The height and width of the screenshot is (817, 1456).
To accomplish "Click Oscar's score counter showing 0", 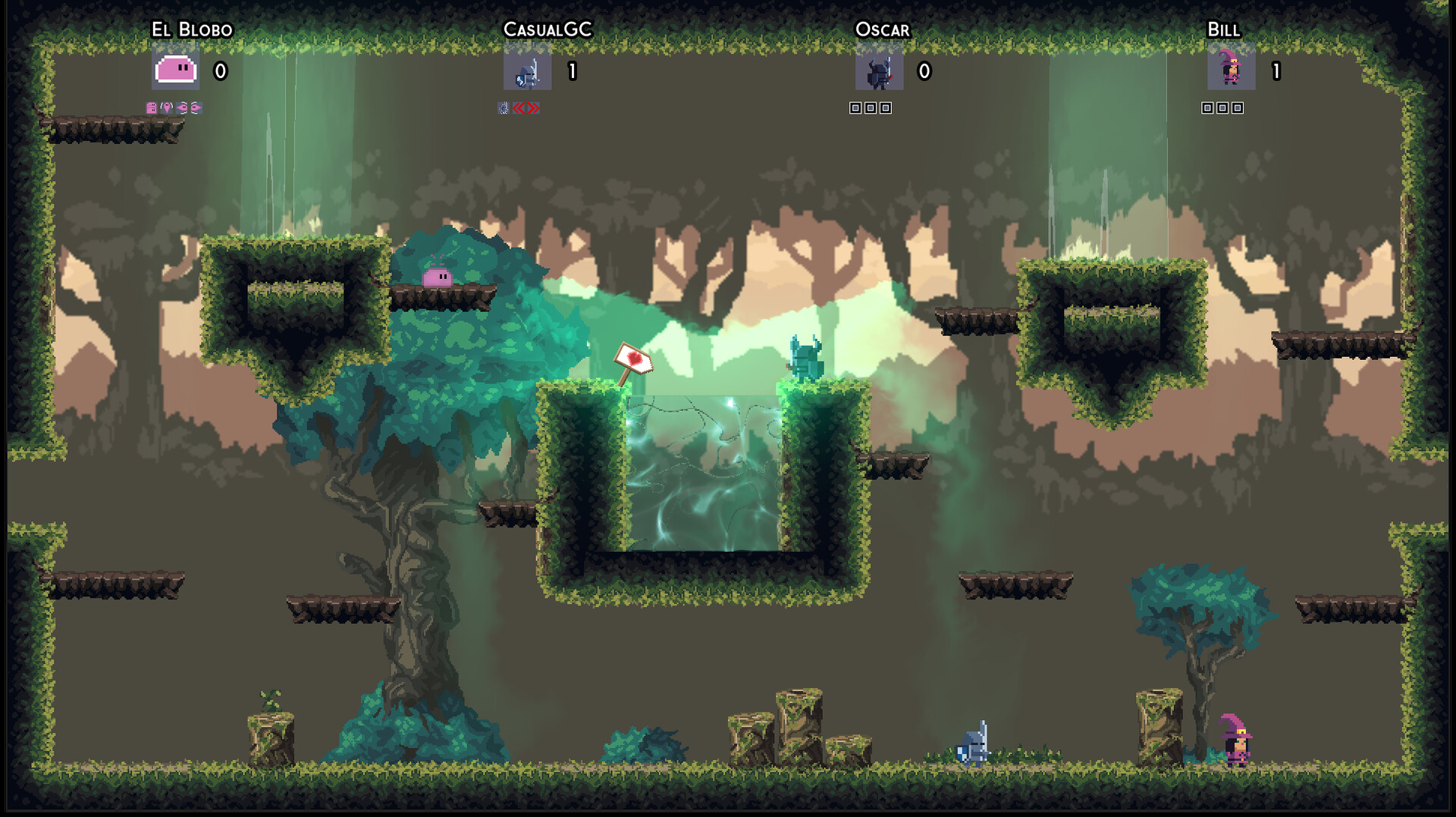I will click(923, 72).
